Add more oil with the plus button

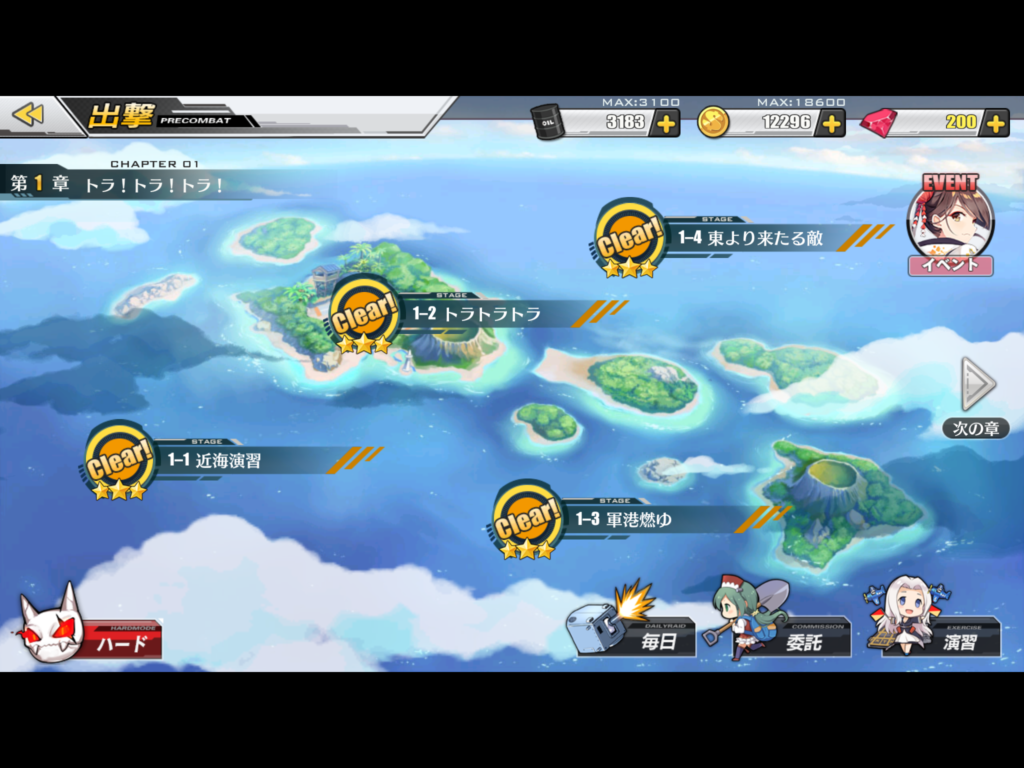click(x=665, y=123)
